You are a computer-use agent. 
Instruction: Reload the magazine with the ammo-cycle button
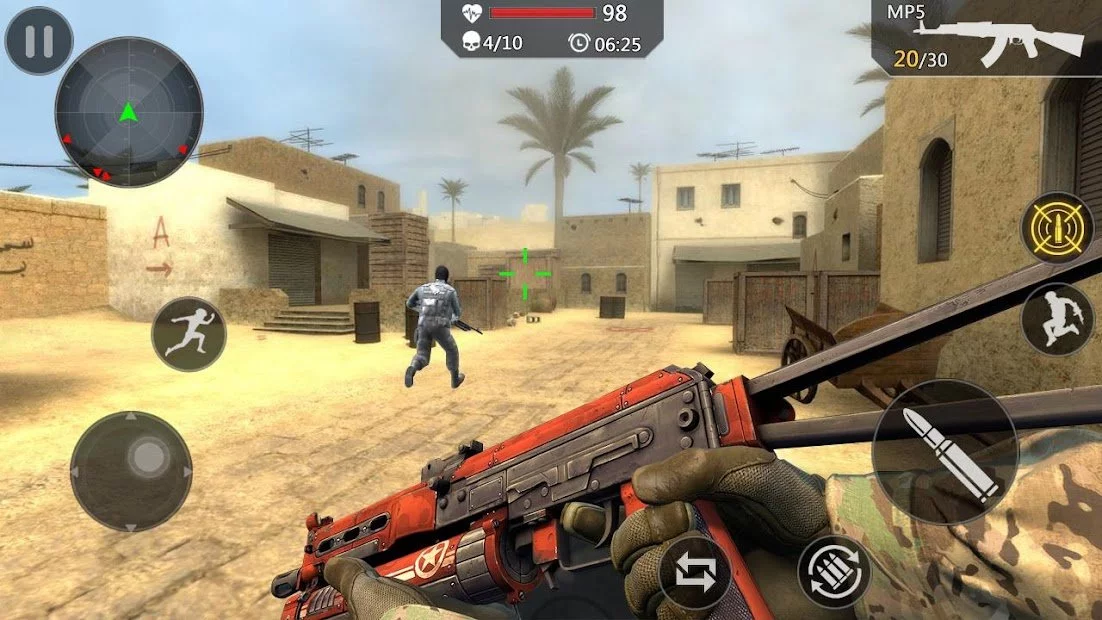834,571
